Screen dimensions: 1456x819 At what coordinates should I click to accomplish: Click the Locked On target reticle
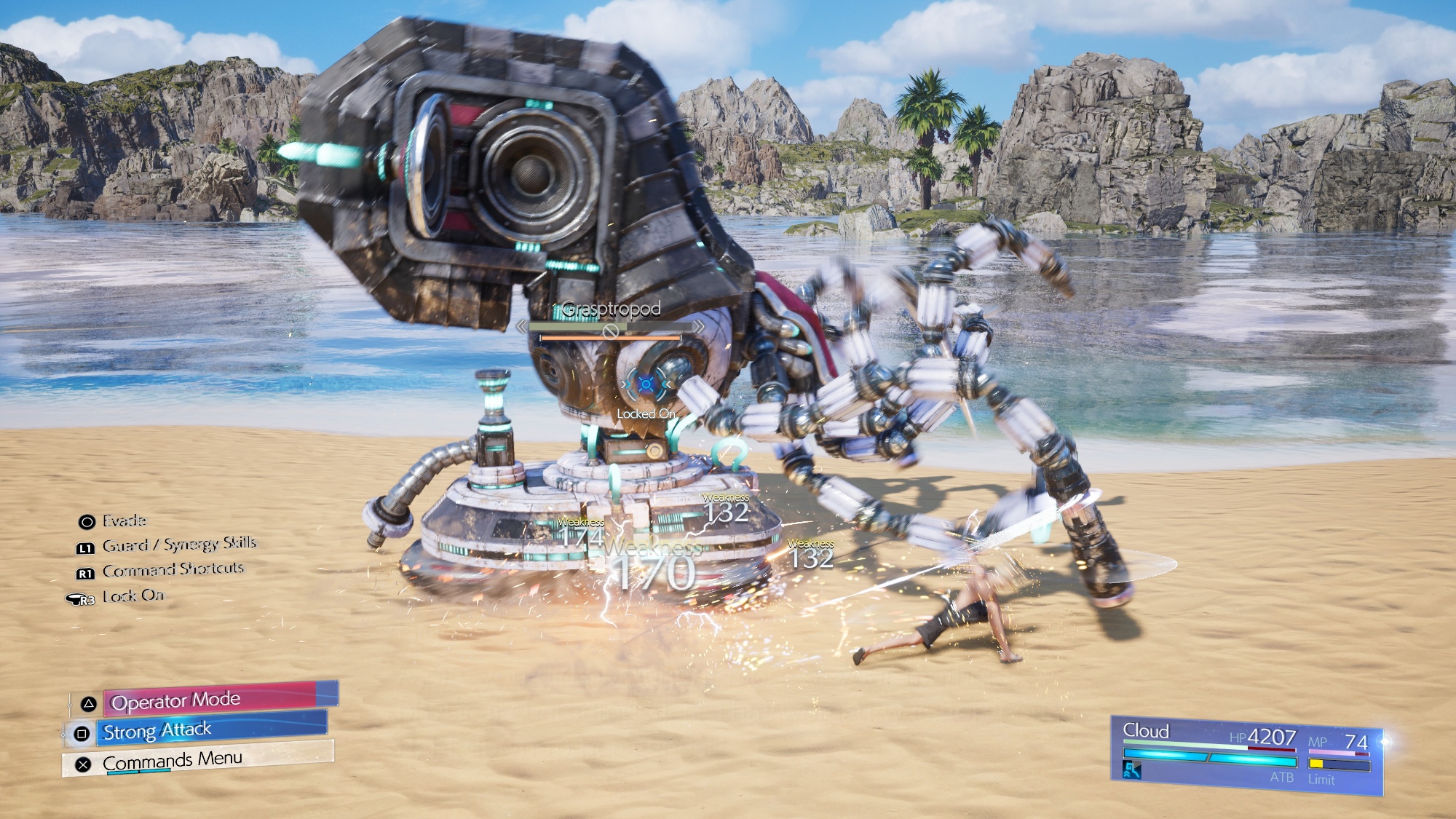click(646, 385)
